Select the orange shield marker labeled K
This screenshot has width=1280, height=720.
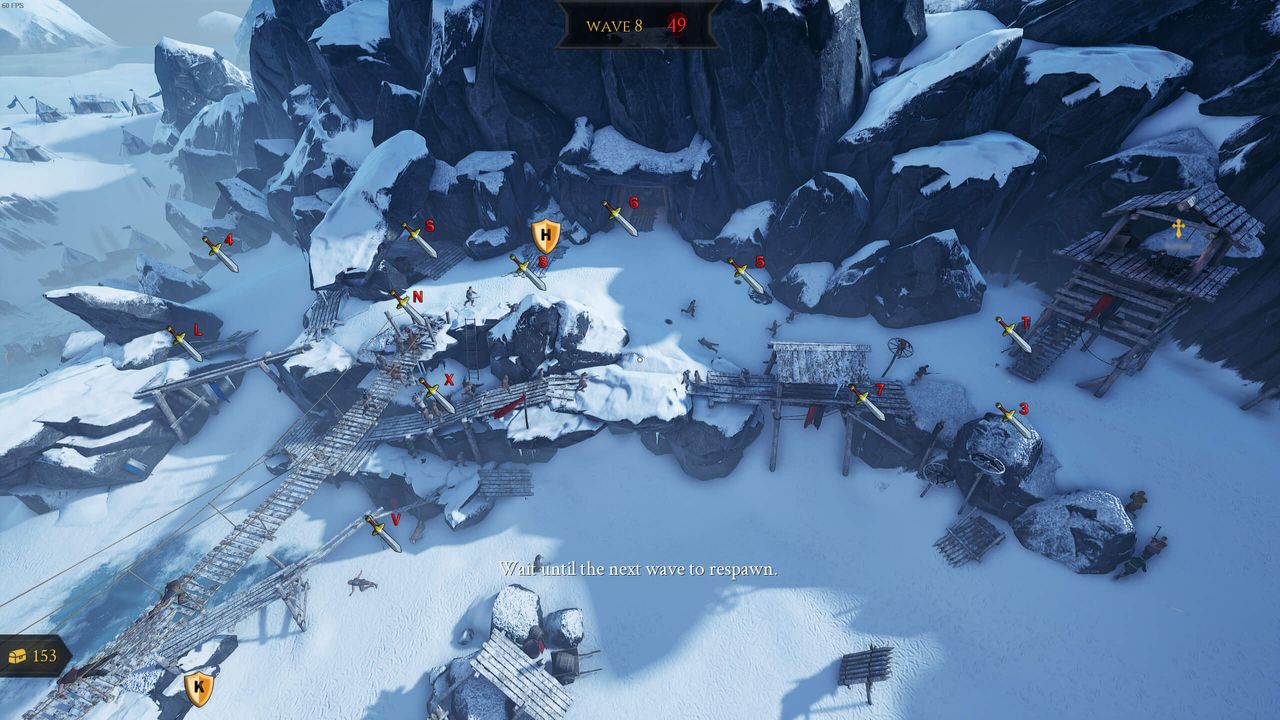point(198,687)
